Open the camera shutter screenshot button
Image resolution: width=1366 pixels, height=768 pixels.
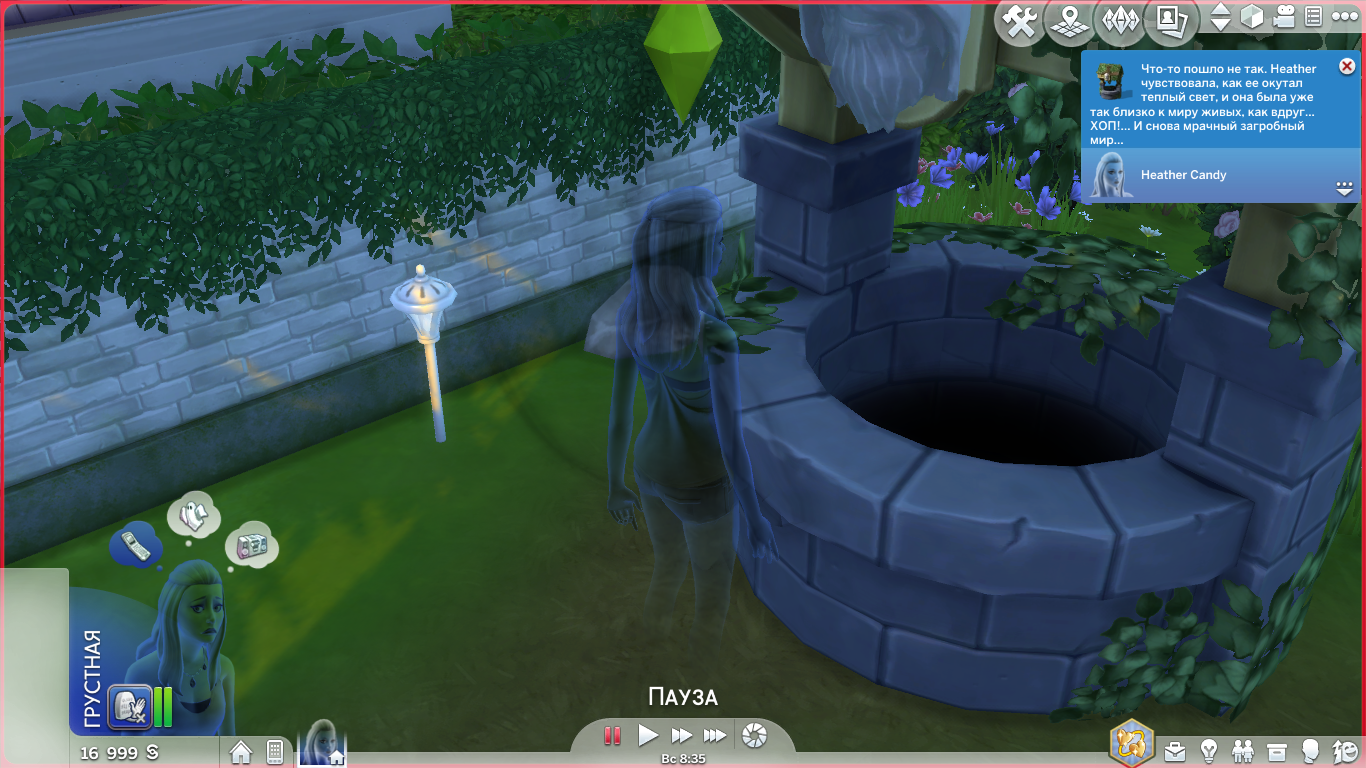pyautogui.click(x=755, y=736)
